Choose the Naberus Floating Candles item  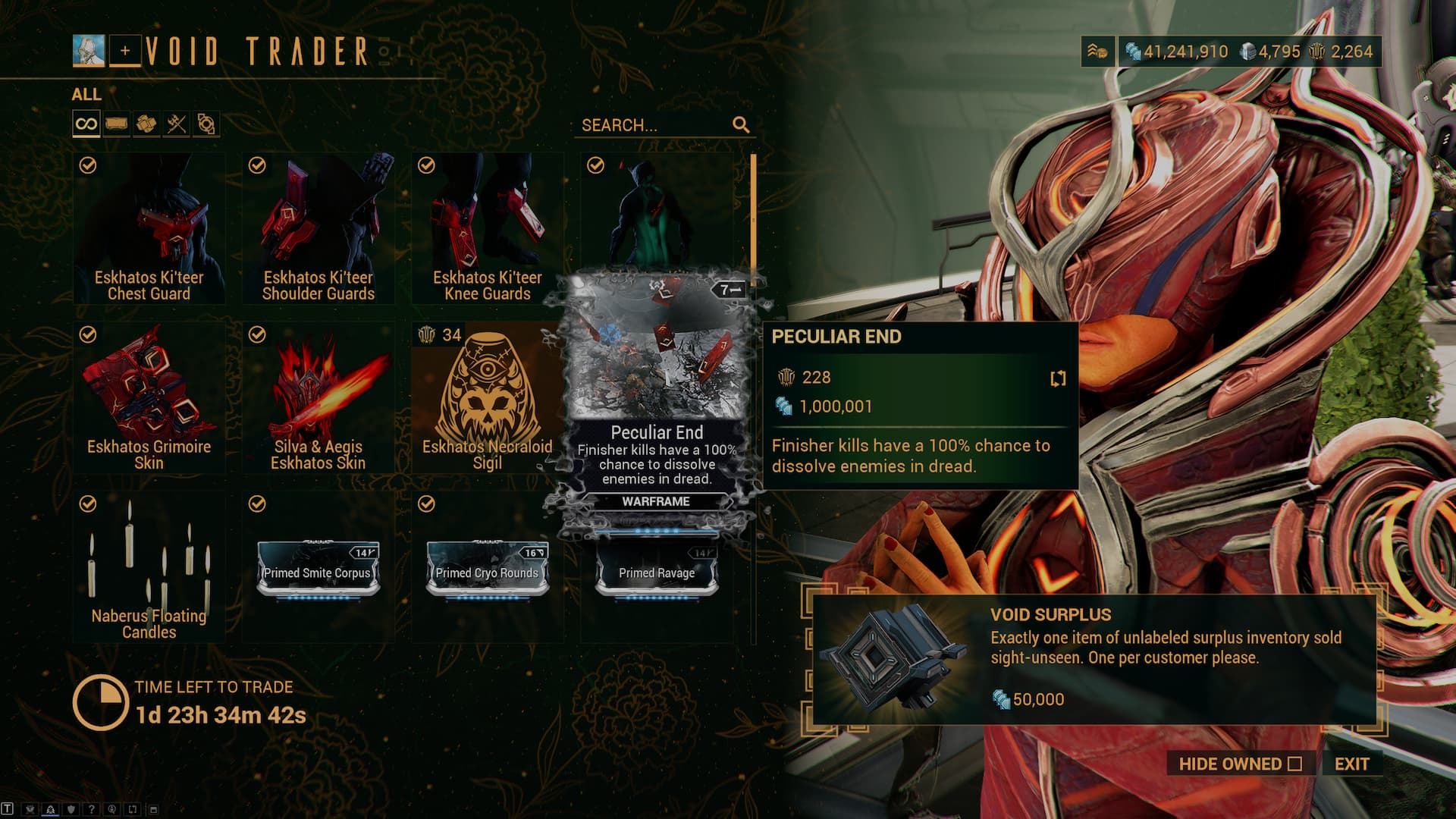[x=149, y=566]
